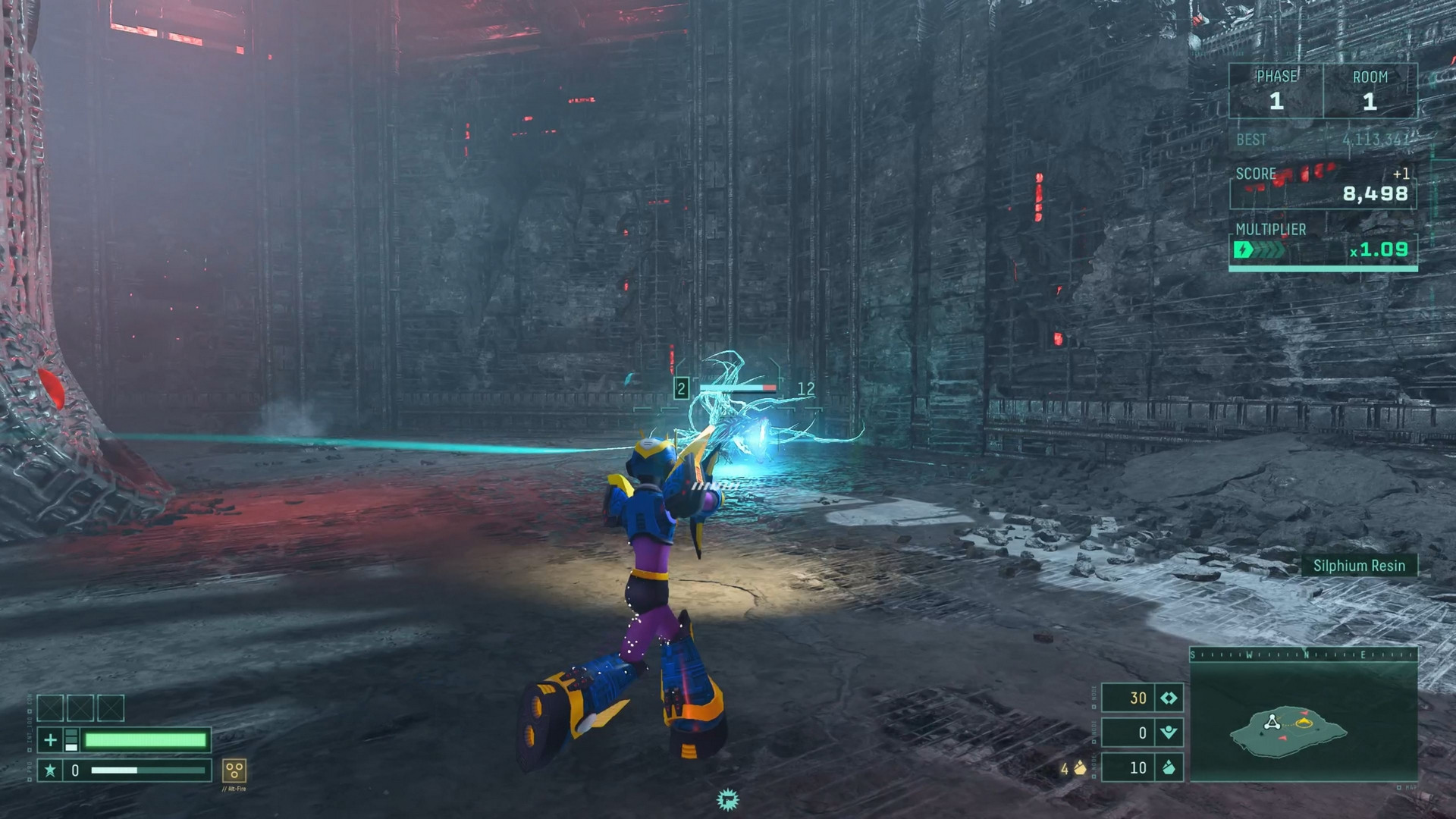Click the Obolites diamond currency icon
This screenshot has width=1456, height=819.
(x=1169, y=698)
